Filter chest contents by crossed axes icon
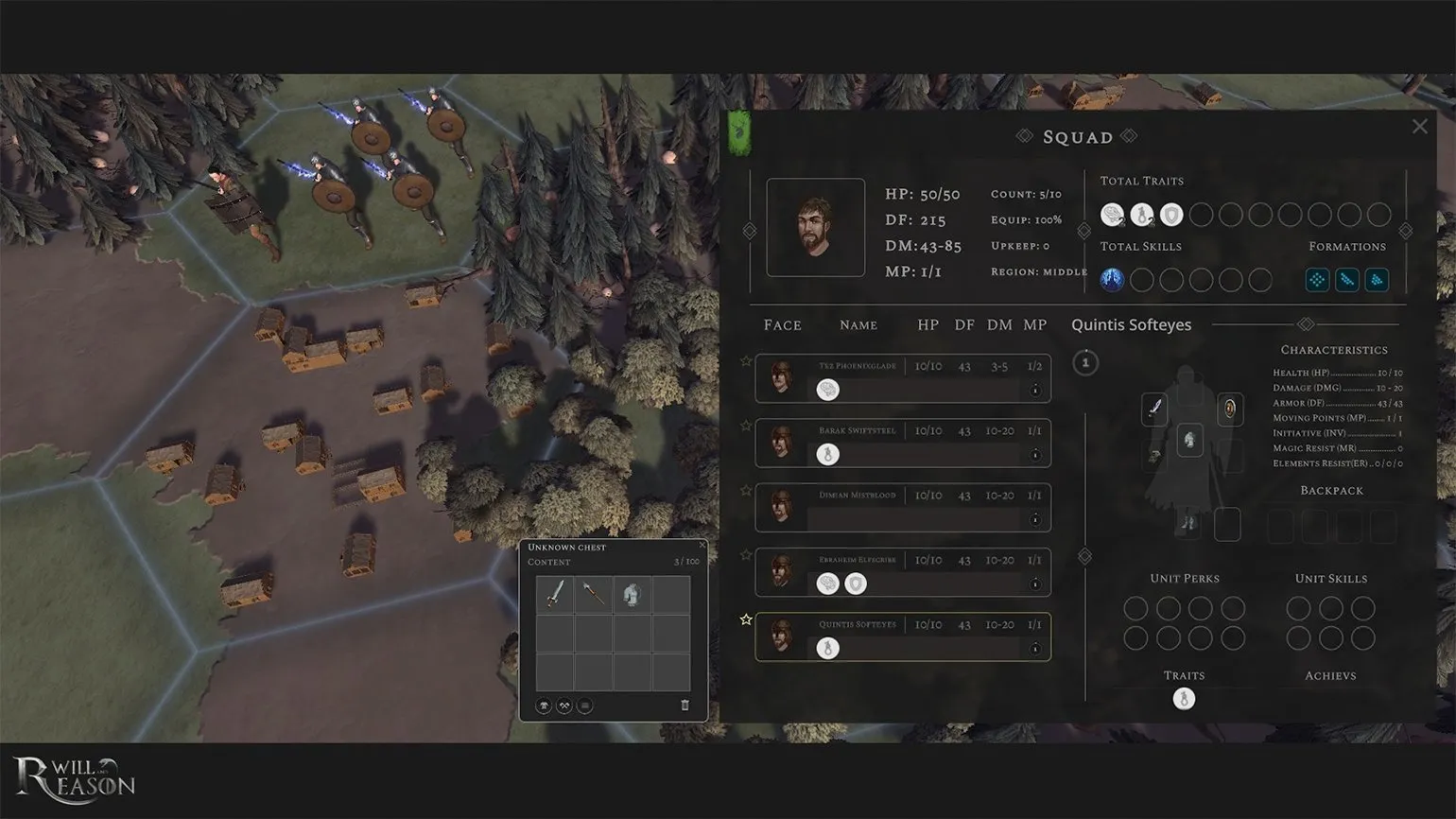 click(x=564, y=706)
